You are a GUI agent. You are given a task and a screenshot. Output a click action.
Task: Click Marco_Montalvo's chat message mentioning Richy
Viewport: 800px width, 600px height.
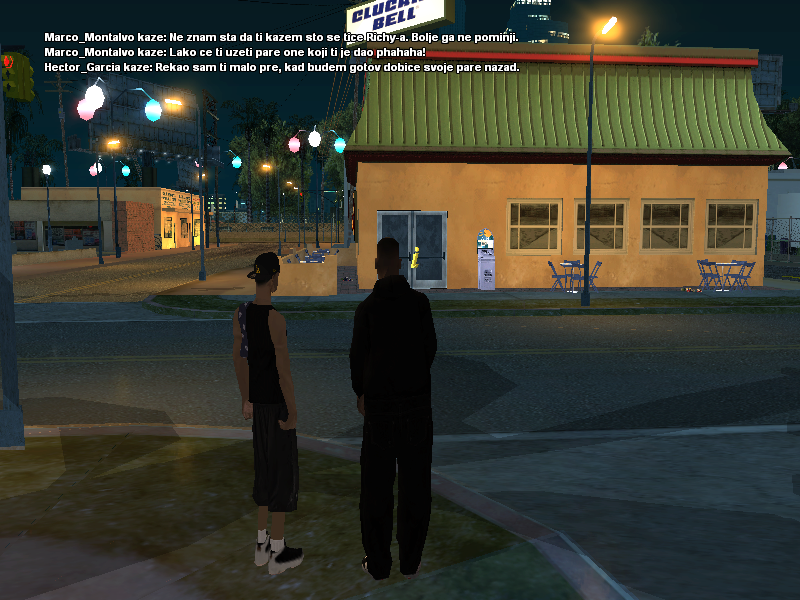click(x=281, y=37)
